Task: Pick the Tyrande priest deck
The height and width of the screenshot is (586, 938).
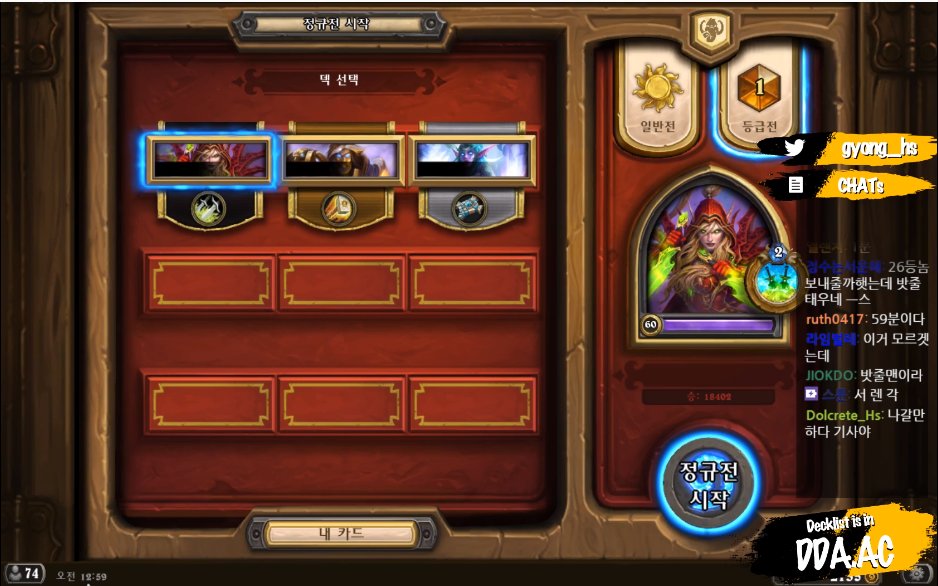Action: [473, 160]
